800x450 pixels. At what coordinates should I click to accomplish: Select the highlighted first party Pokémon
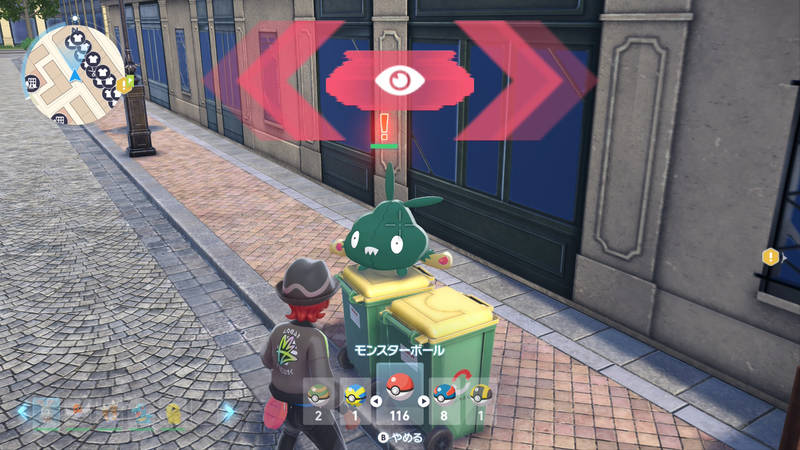tap(45, 411)
